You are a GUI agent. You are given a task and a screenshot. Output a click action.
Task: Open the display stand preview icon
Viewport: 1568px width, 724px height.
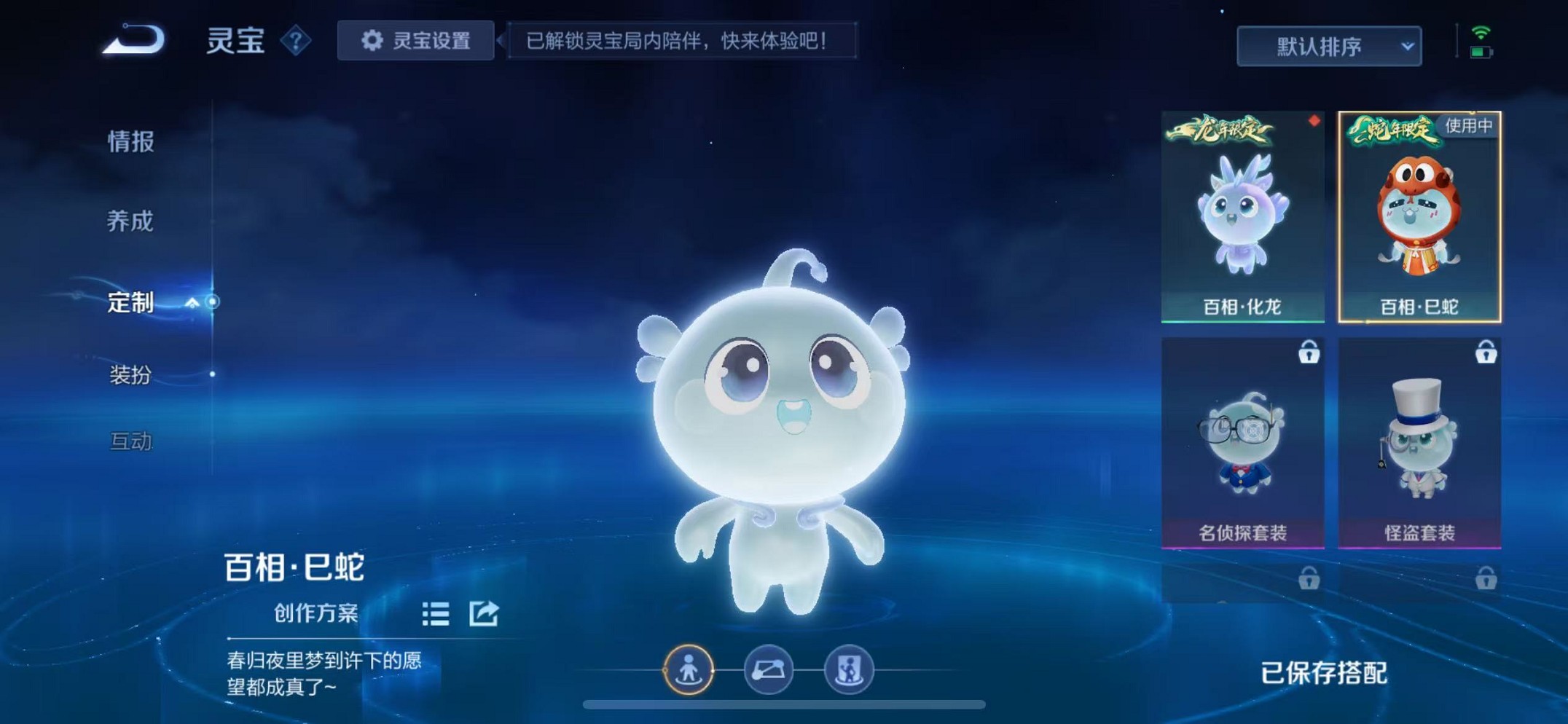pyautogui.click(x=847, y=671)
